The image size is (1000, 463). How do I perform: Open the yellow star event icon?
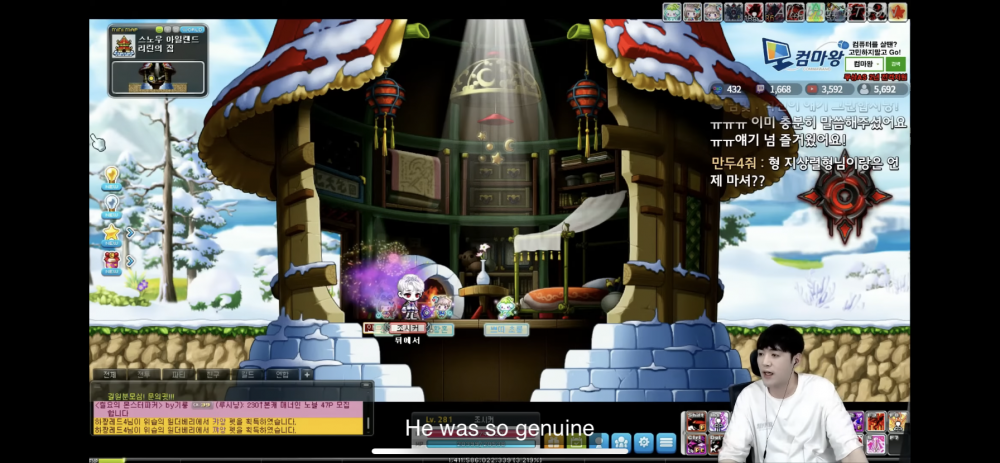tap(112, 232)
